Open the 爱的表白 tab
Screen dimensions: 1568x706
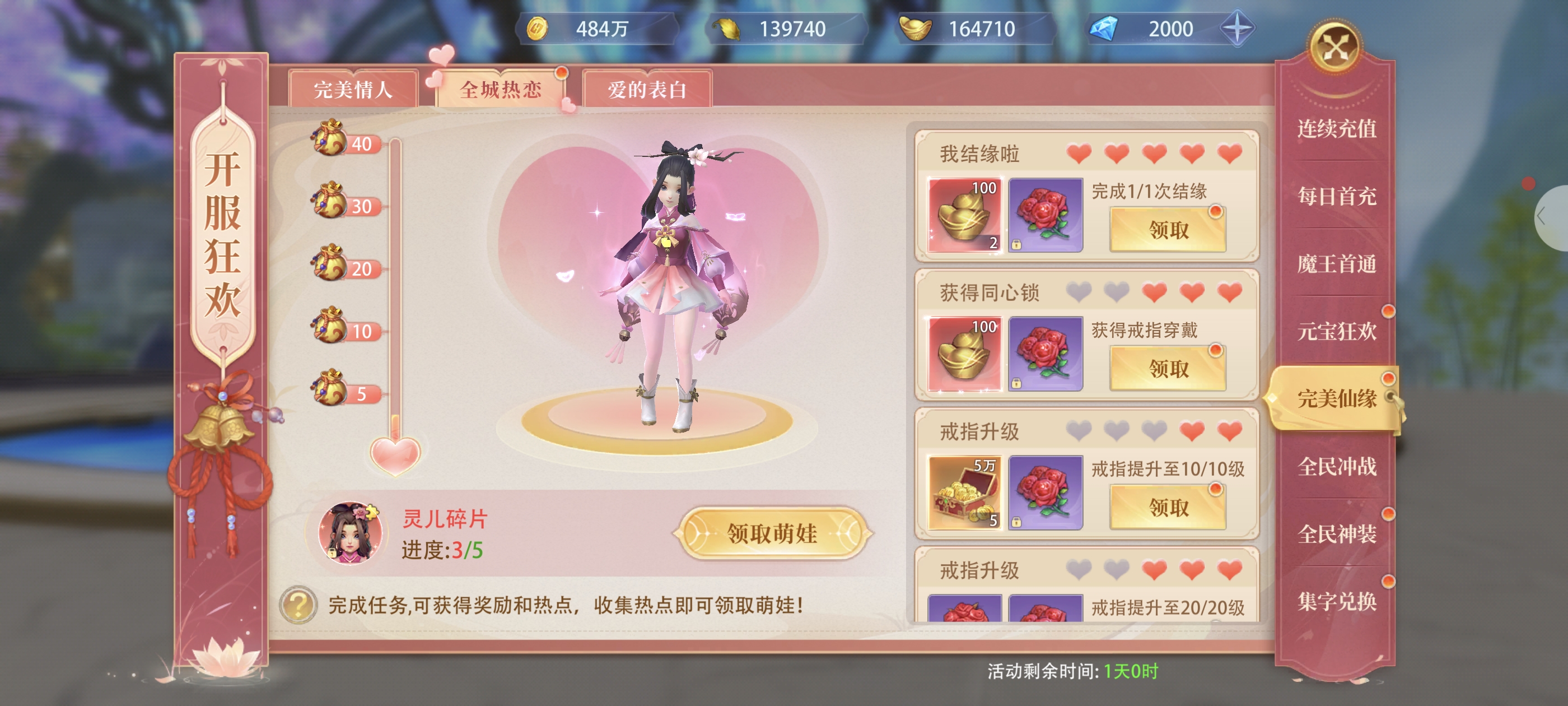(x=646, y=90)
